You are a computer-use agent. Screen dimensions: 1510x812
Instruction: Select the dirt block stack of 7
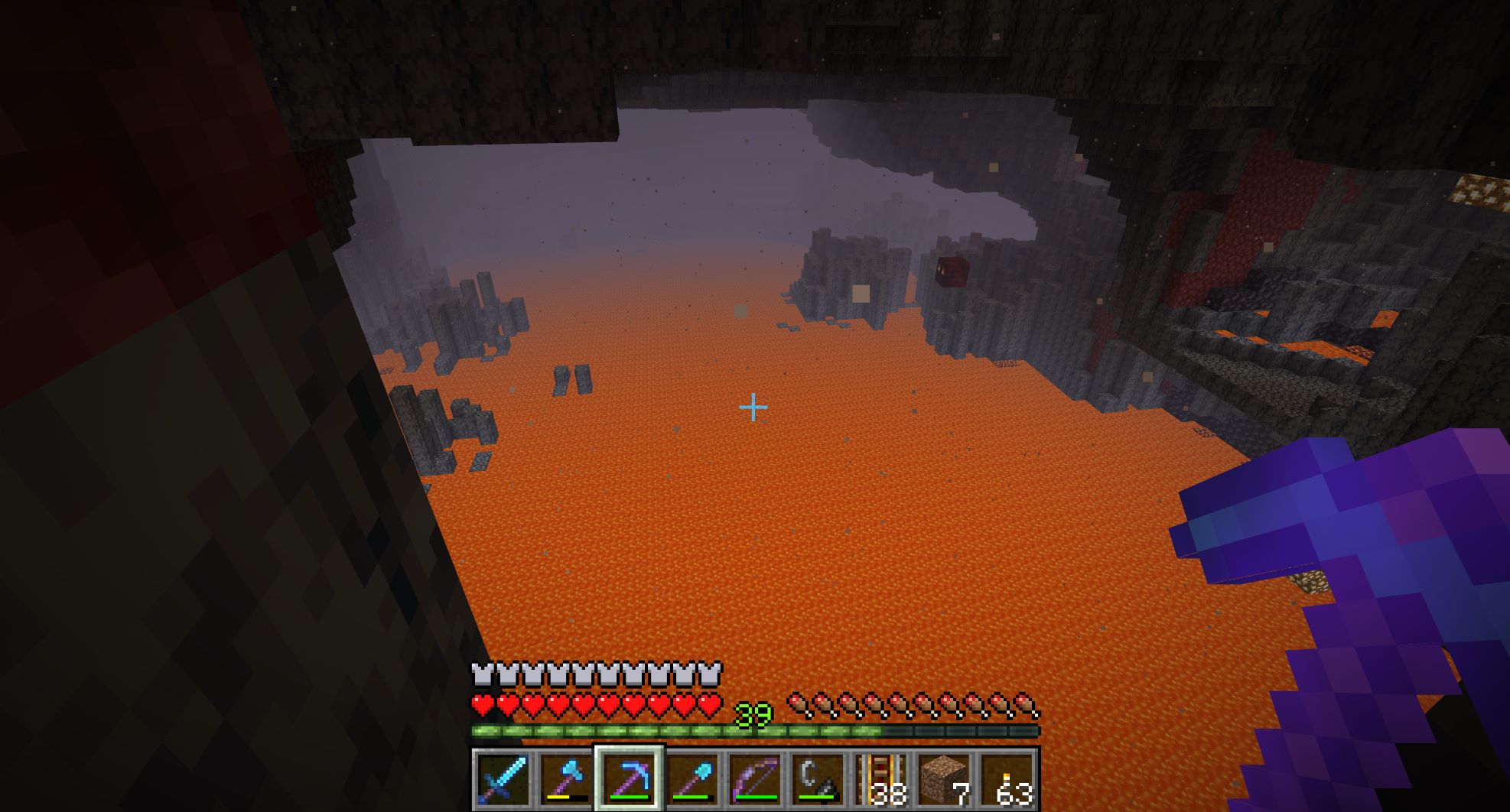tap(944, 779)
